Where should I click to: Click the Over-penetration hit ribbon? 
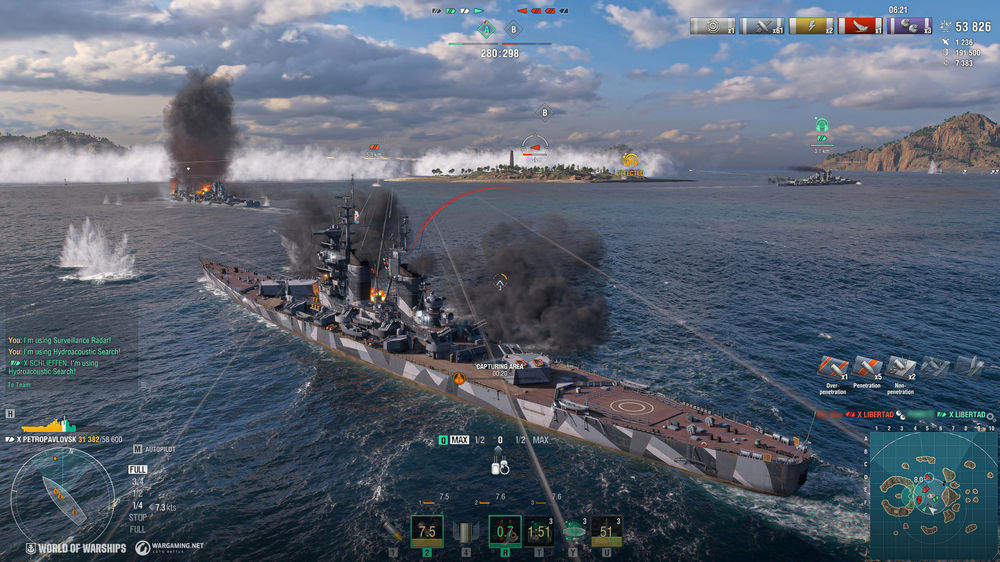click(833, 368)
